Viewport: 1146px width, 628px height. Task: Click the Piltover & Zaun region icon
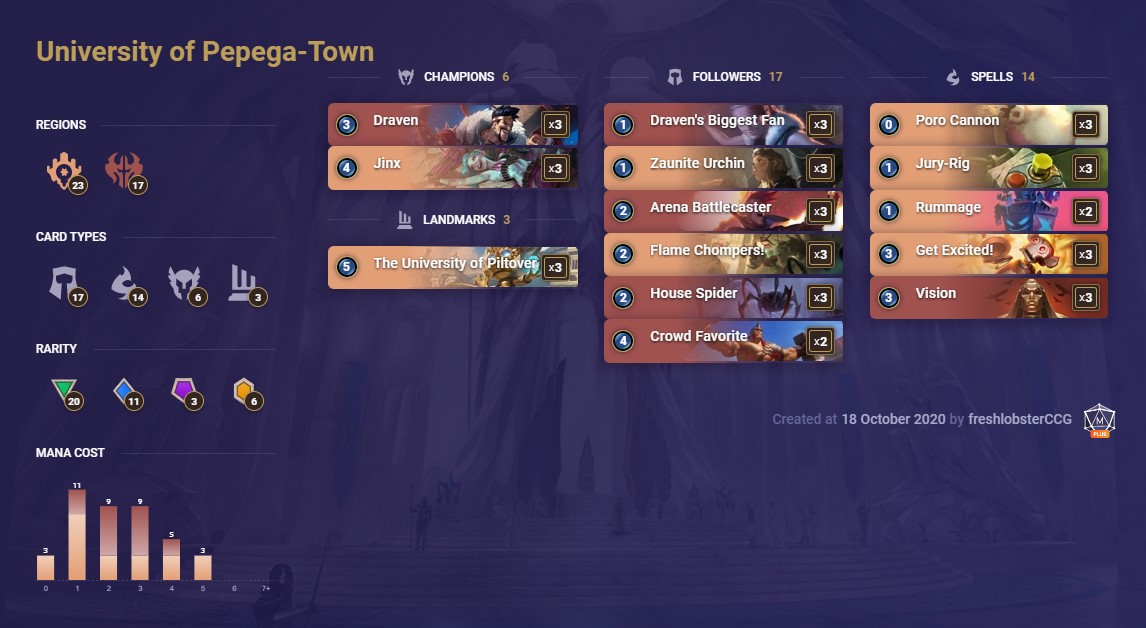[65, 172]
